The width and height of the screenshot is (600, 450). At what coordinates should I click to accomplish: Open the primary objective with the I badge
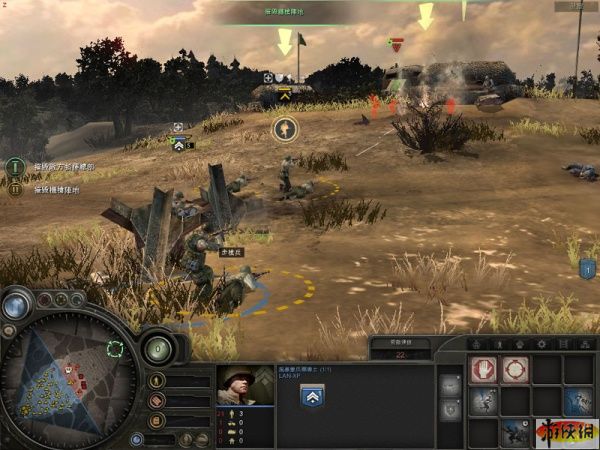15,167
